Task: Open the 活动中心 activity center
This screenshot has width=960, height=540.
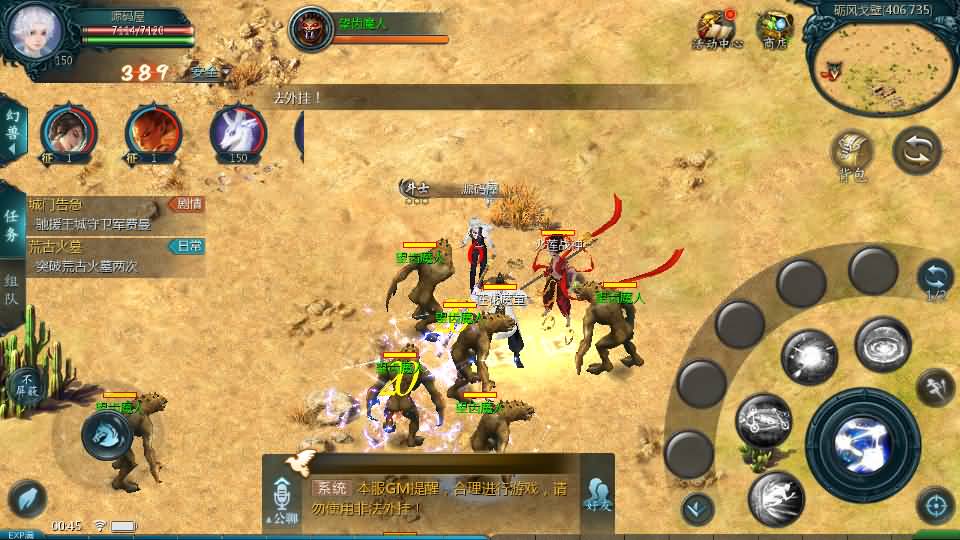Action: [717, 29]
